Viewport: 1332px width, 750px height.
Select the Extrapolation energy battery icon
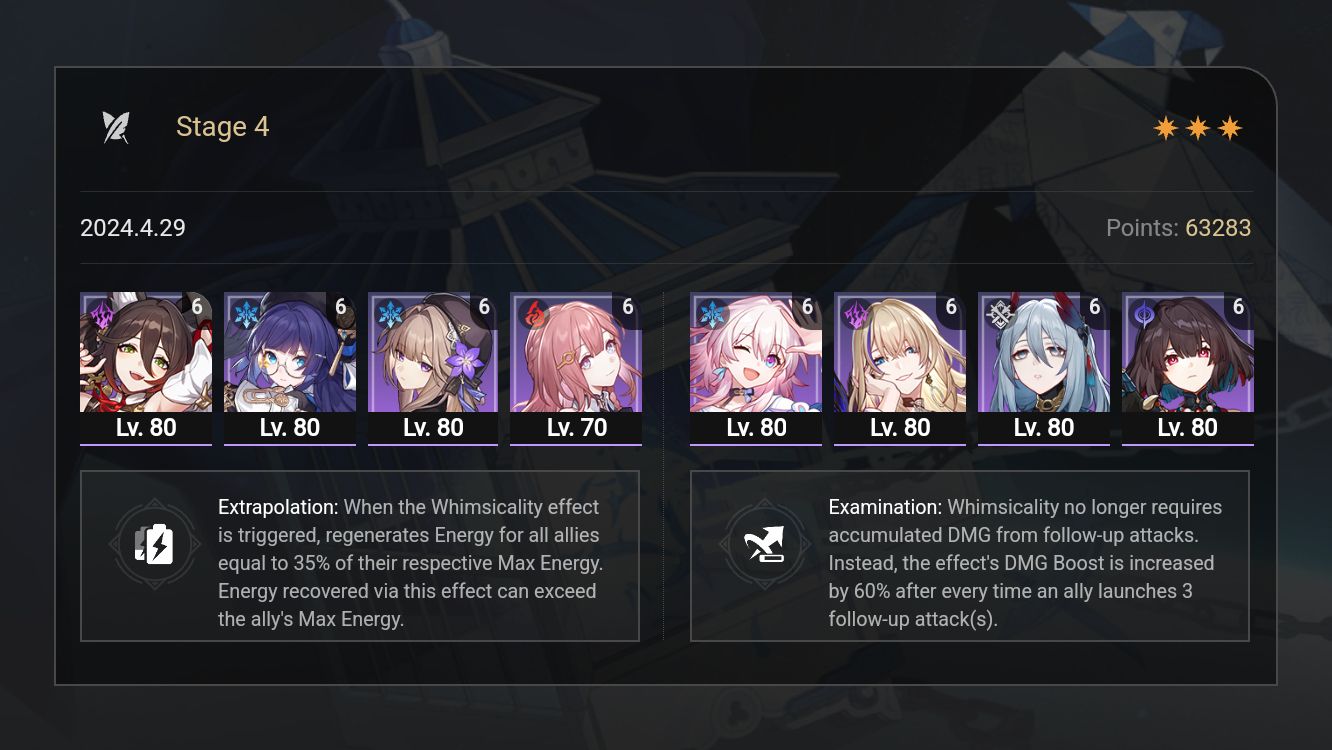(x=155, y=544)
